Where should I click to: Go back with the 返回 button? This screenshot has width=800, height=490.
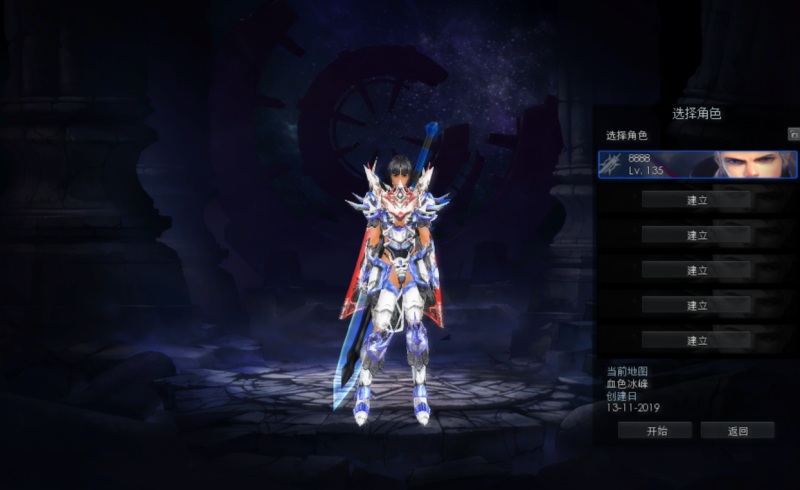[x=738, y=431]
